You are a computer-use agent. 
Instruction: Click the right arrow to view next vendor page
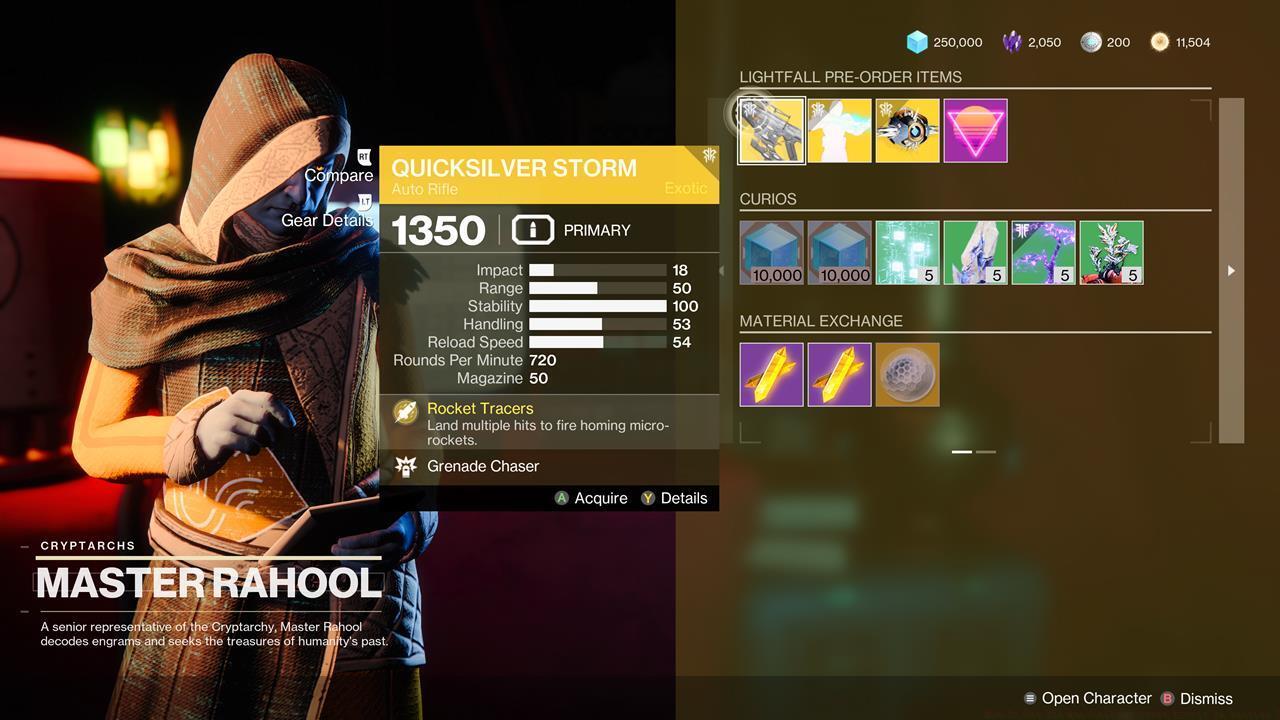click(1229, 269)
